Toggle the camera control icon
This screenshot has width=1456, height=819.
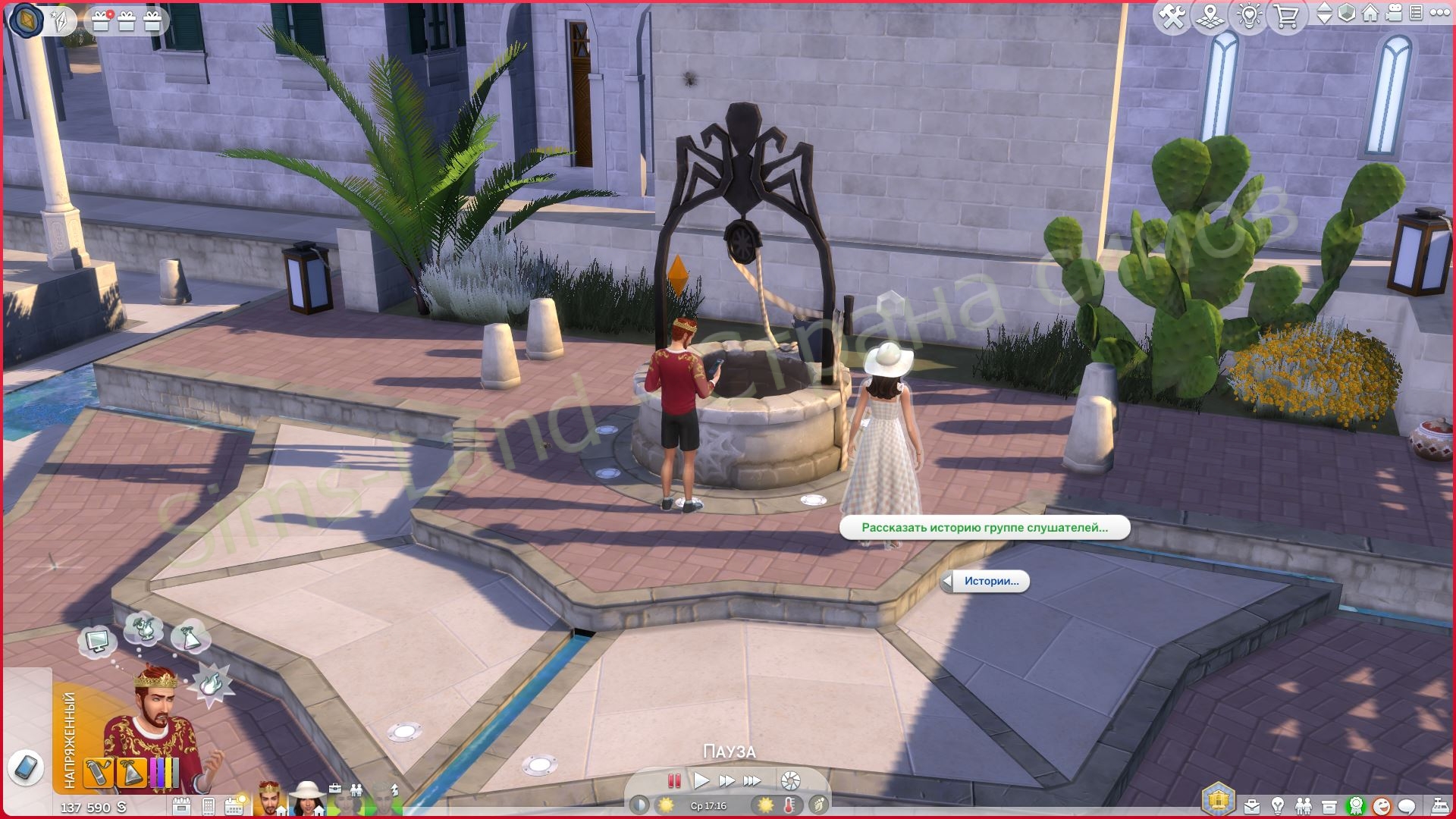coord(1392,14)
